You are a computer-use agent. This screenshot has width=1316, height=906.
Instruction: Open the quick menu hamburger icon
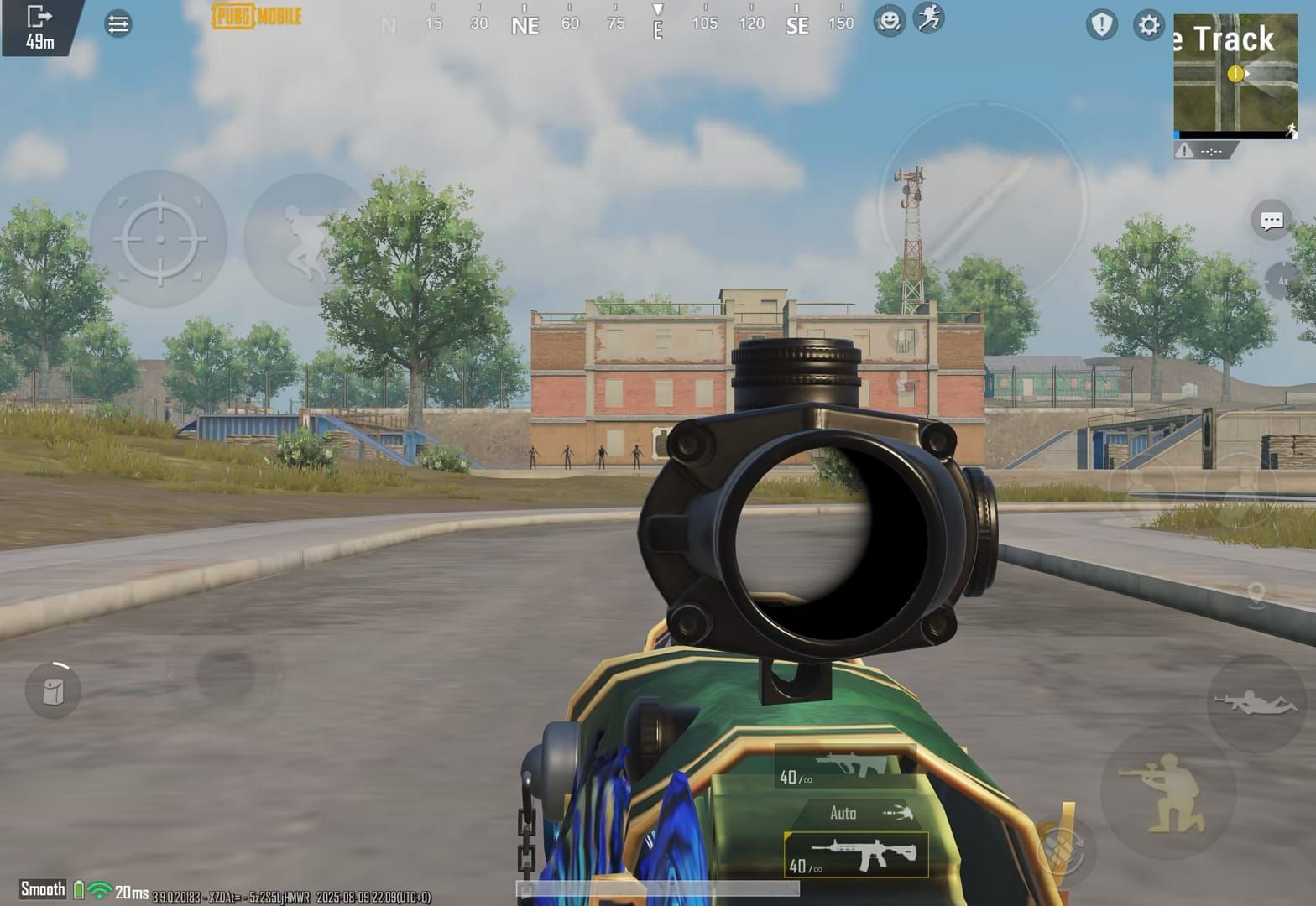(x=117, y=23)
